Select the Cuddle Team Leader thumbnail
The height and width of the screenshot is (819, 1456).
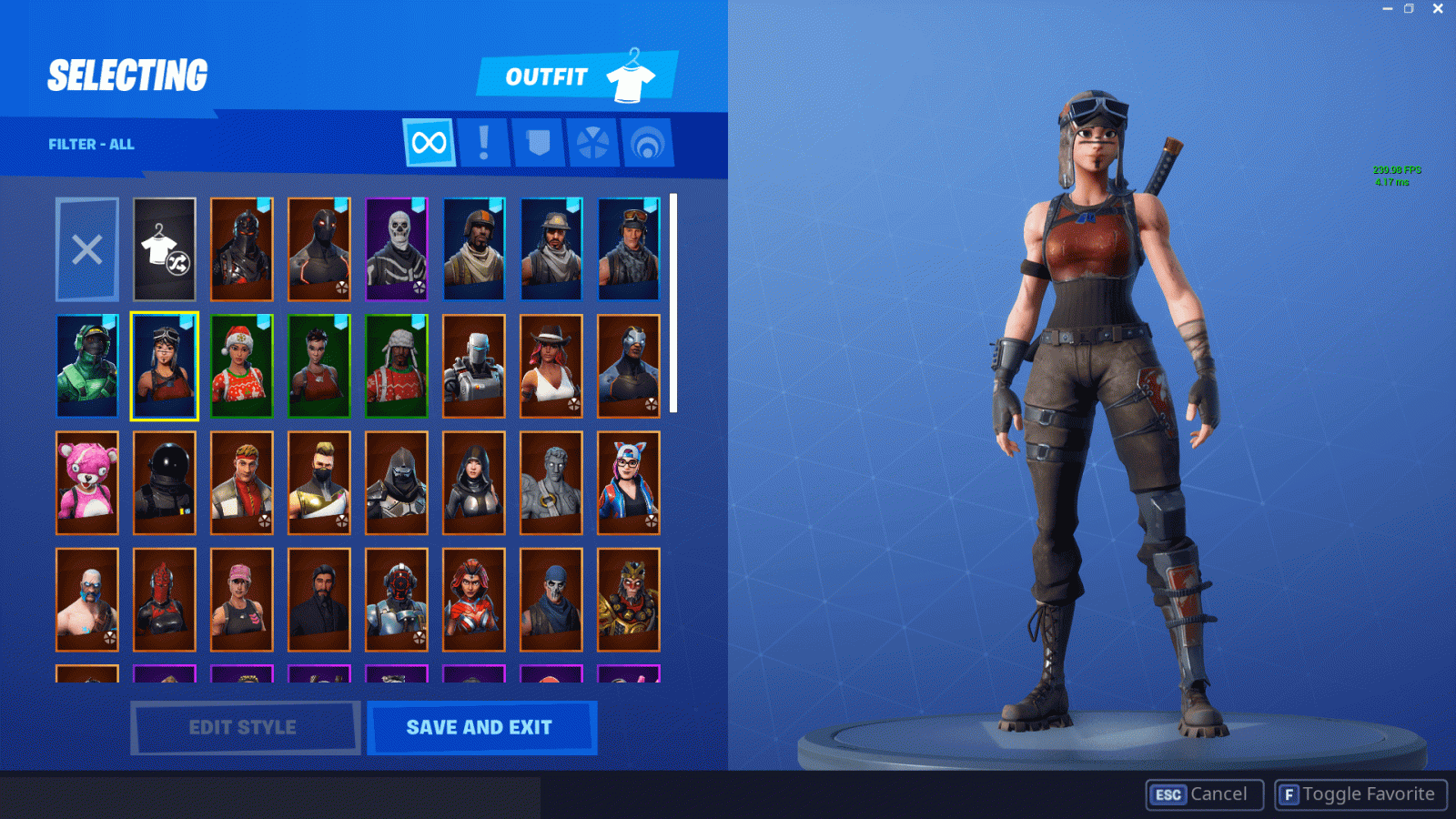86,482
